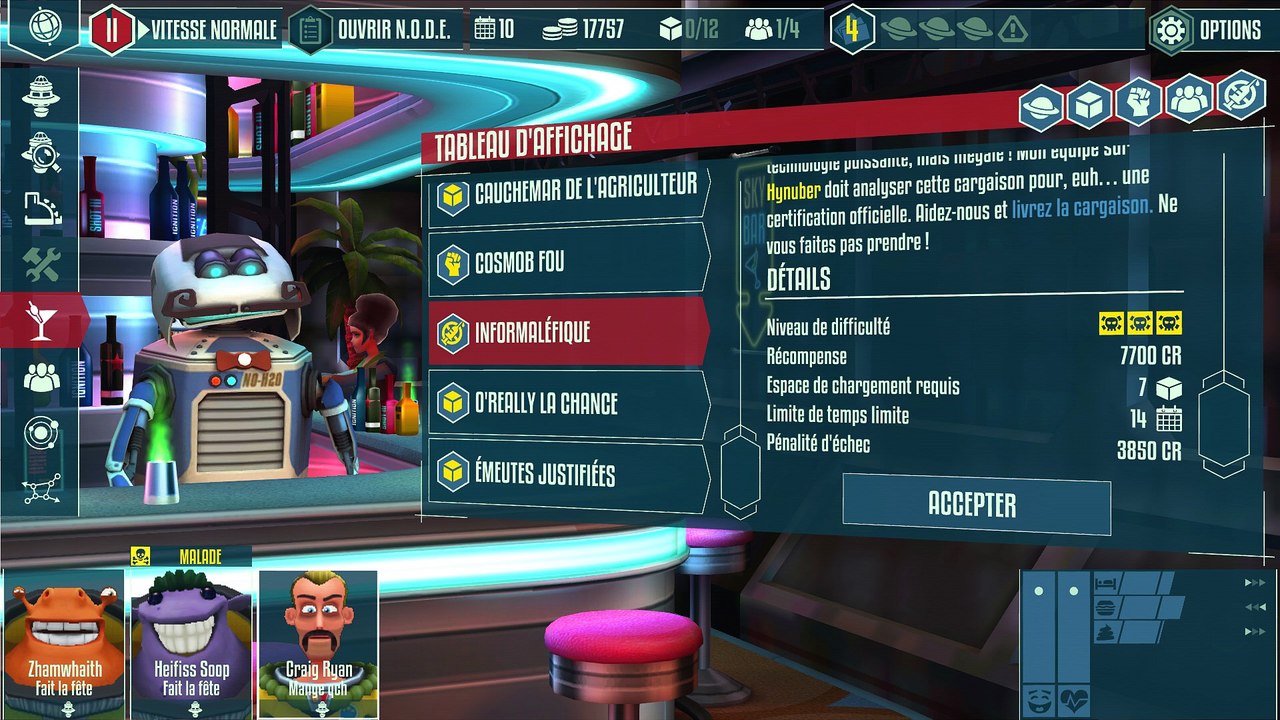Filter missions by the cargo cube icon
The image size is (1280, 720).
1090,101
